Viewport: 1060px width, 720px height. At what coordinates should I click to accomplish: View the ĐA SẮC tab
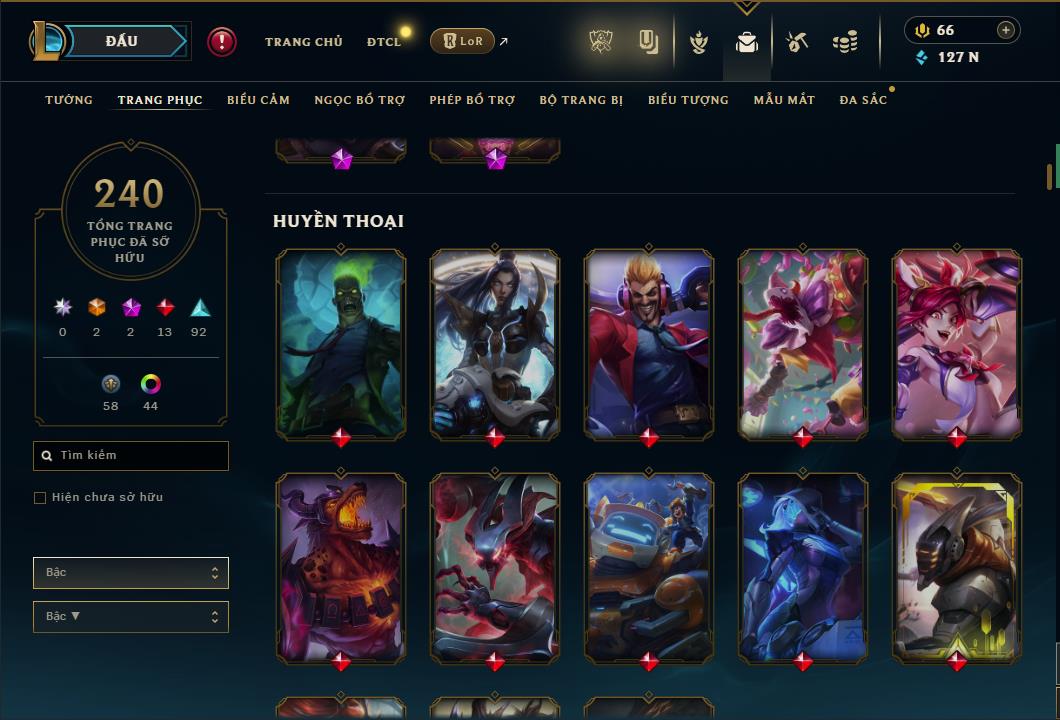coord(863,100)
